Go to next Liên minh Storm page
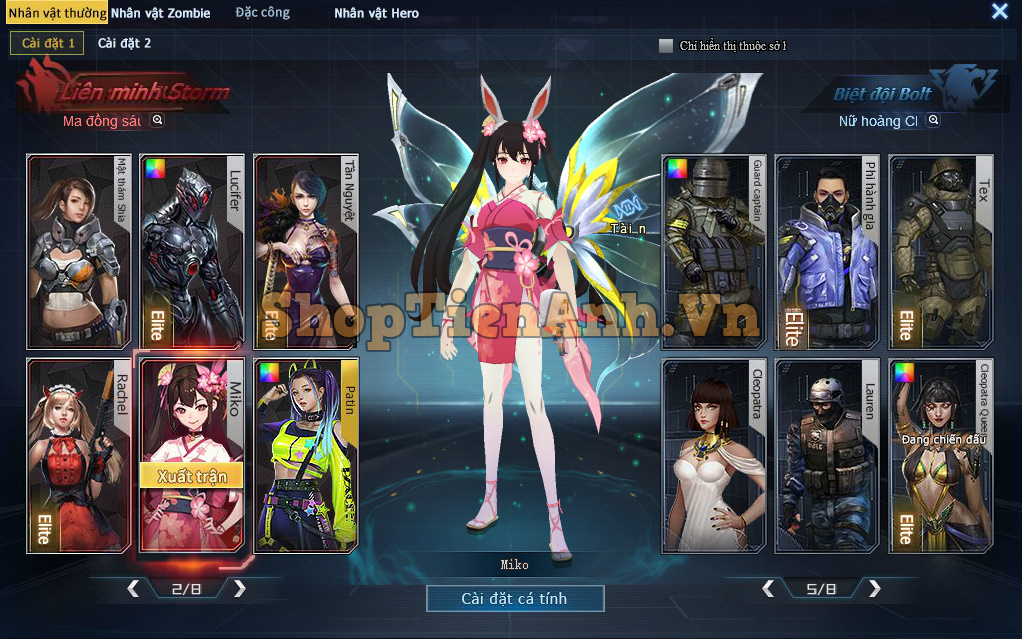 click(239, 589)
